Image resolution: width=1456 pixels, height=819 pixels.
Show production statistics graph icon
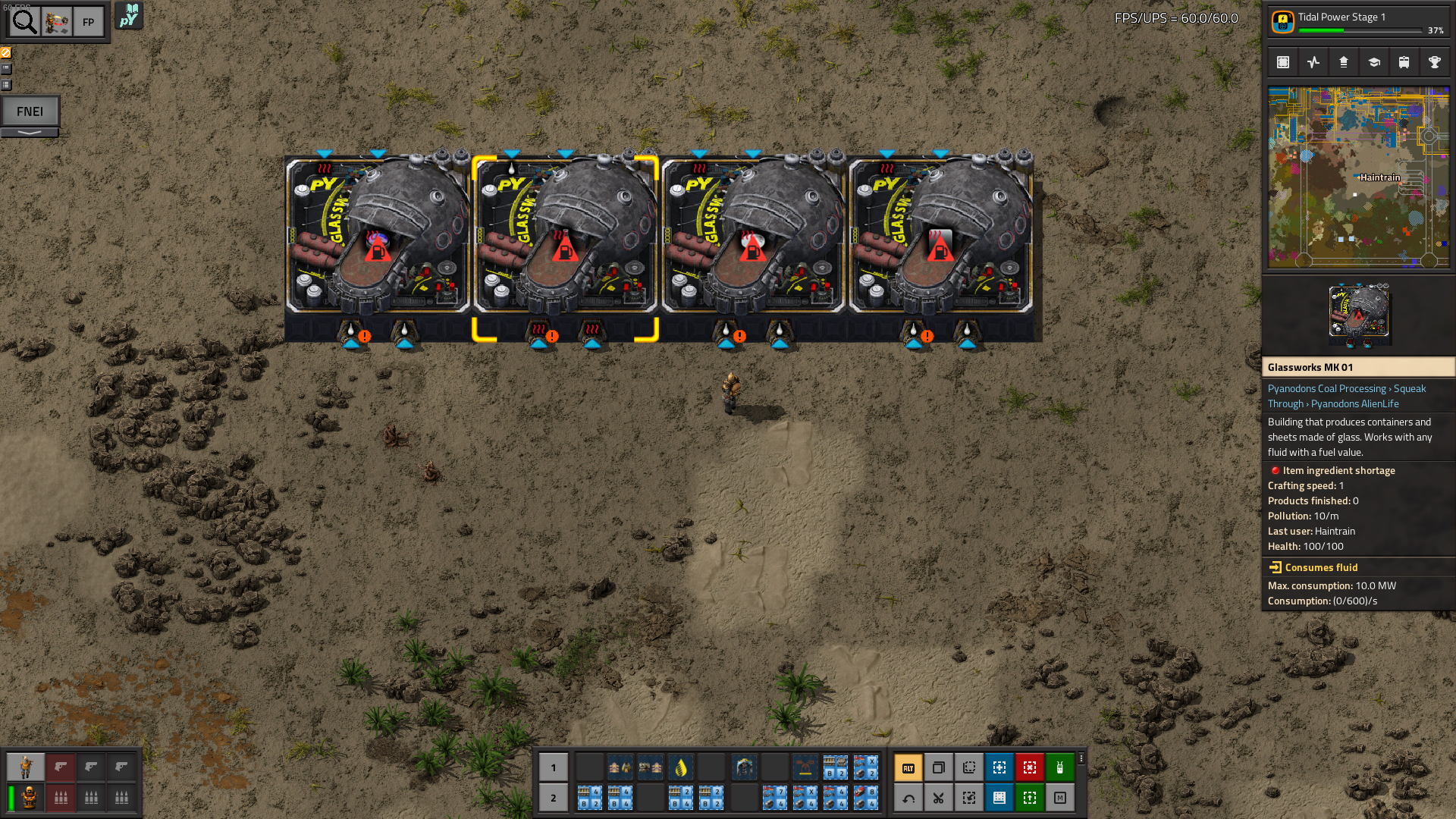[x=1313, y=62]
